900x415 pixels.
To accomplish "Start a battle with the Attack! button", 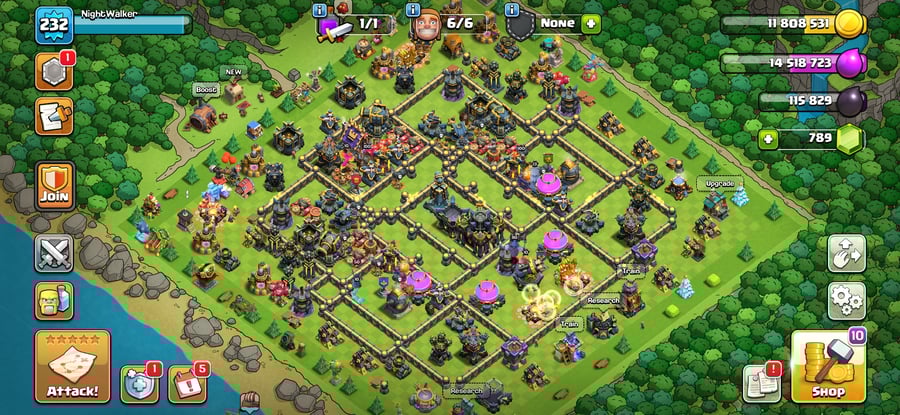I will click(72, 367).
